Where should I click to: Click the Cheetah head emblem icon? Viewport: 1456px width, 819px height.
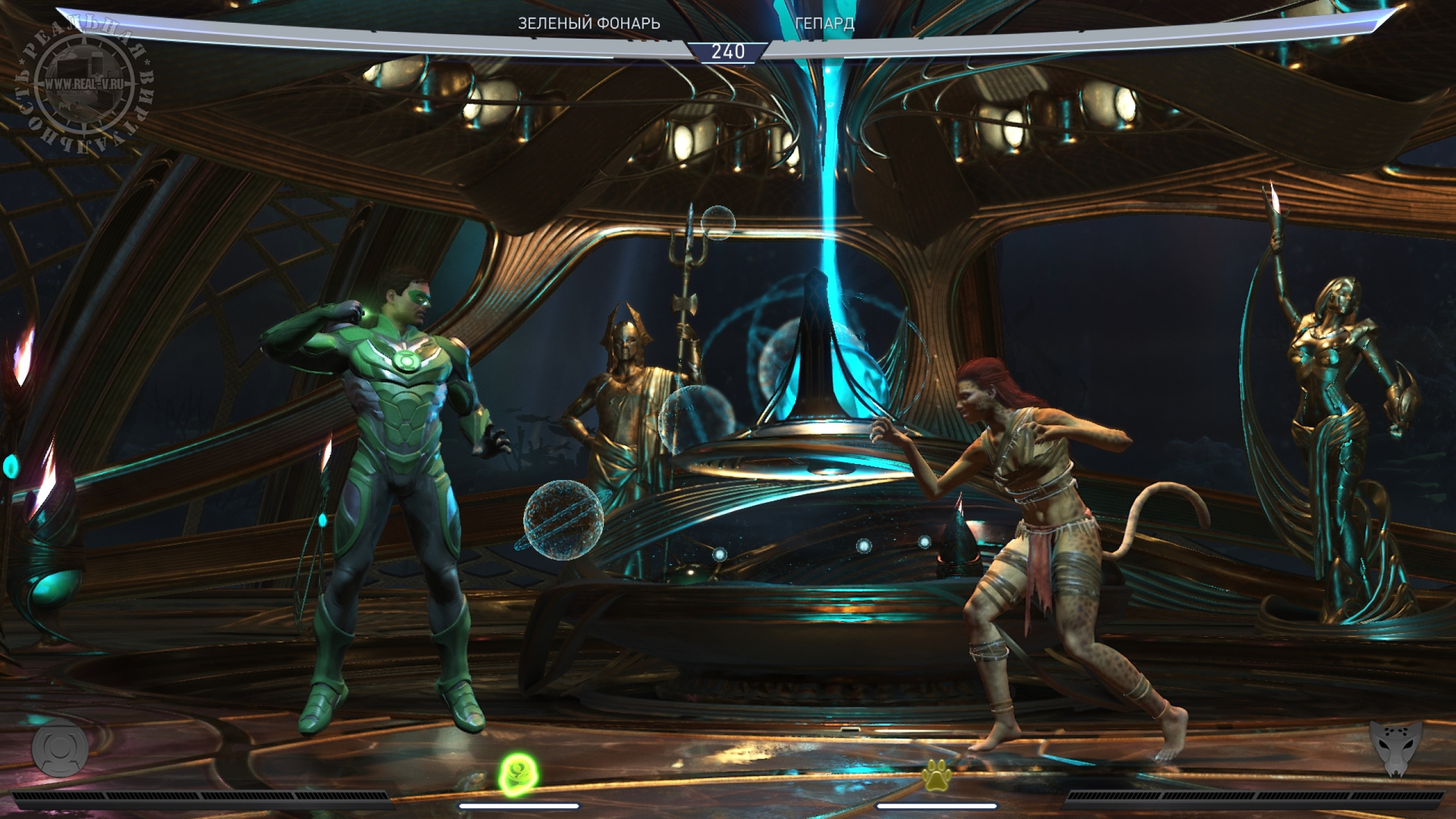click(1398, 762)
